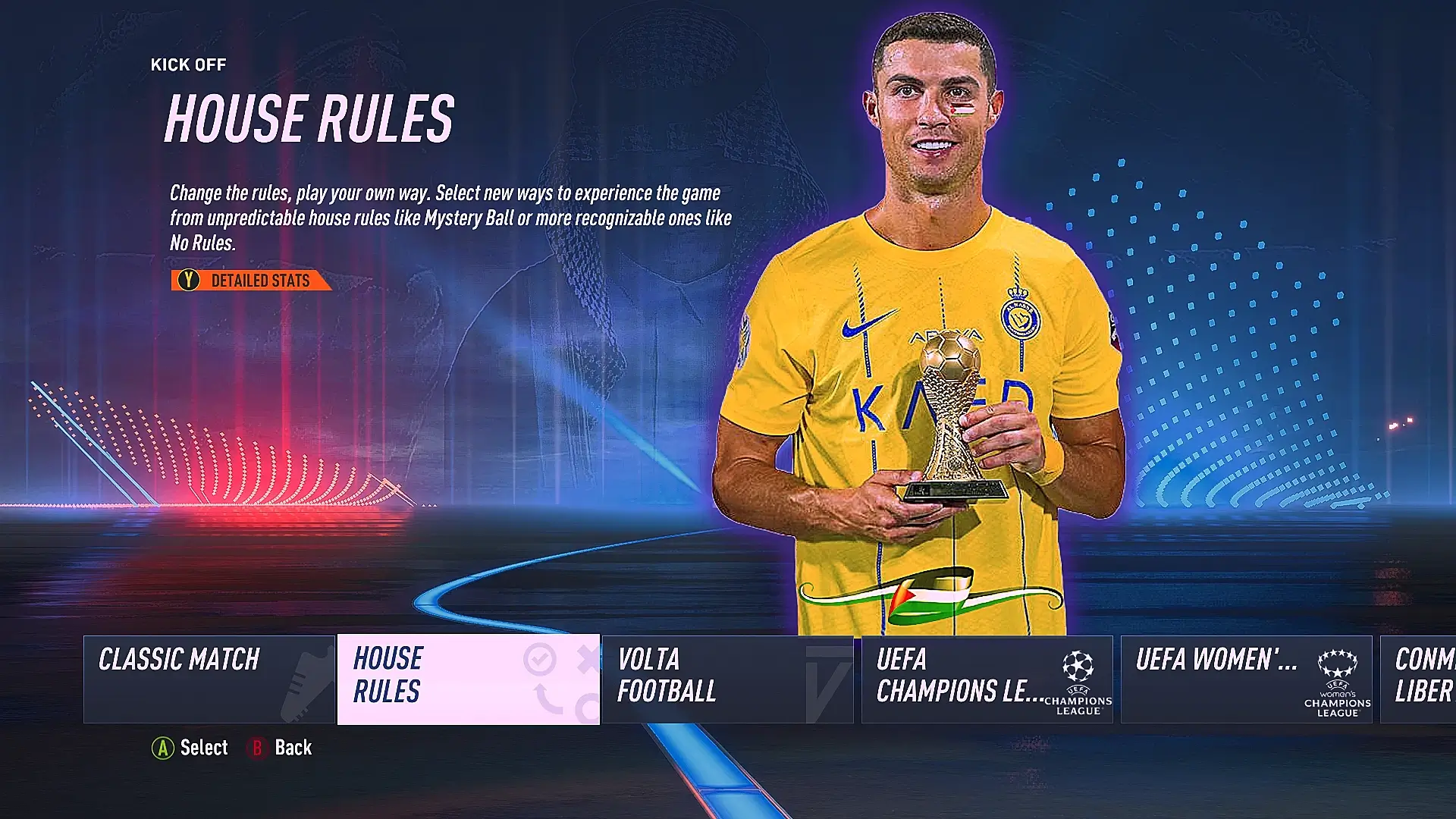1456x819 pixels.
Task: Choose the House Rules tile
Action: [x=468, y=679]
